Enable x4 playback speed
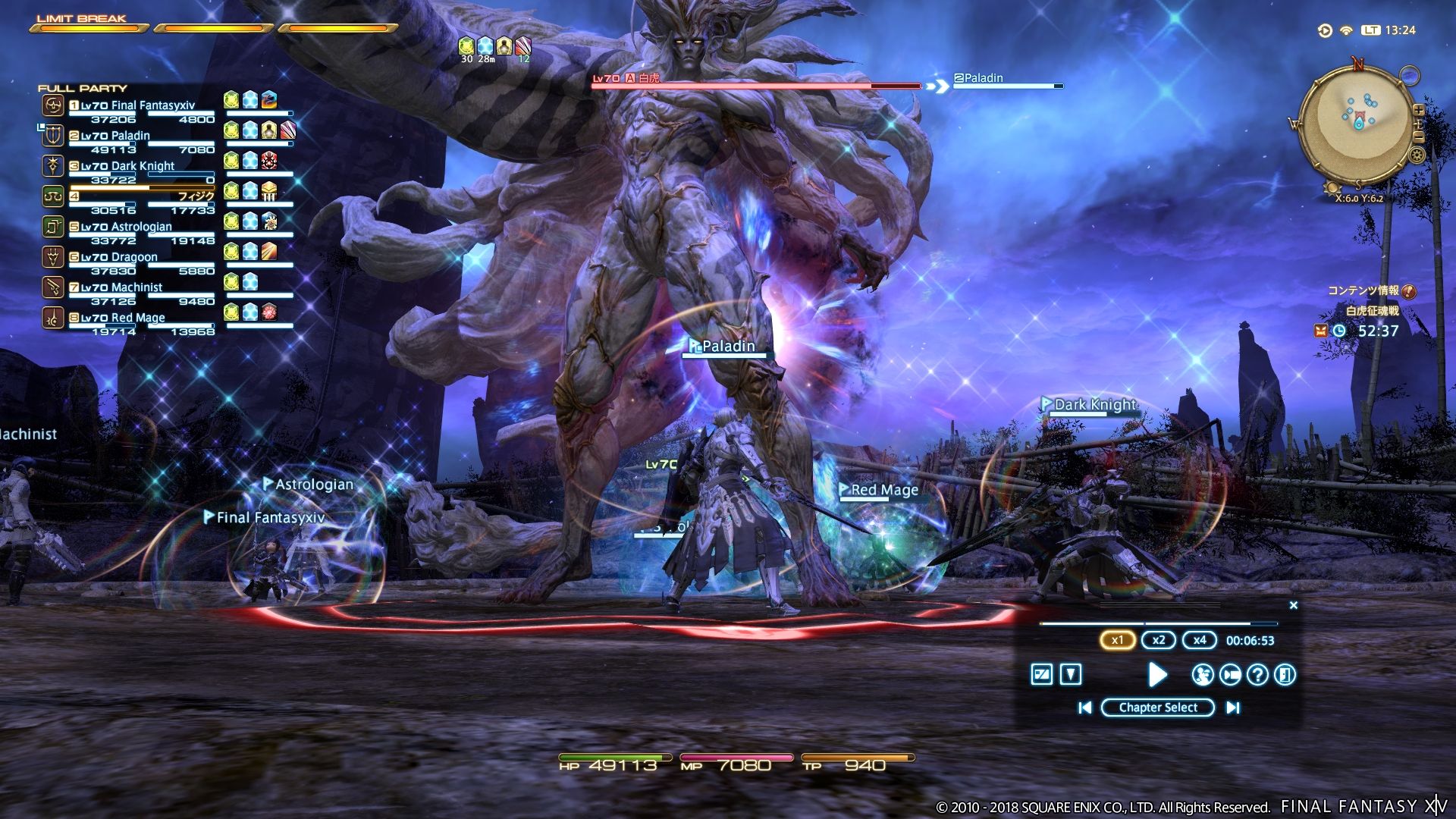 tap(1200, 639)
